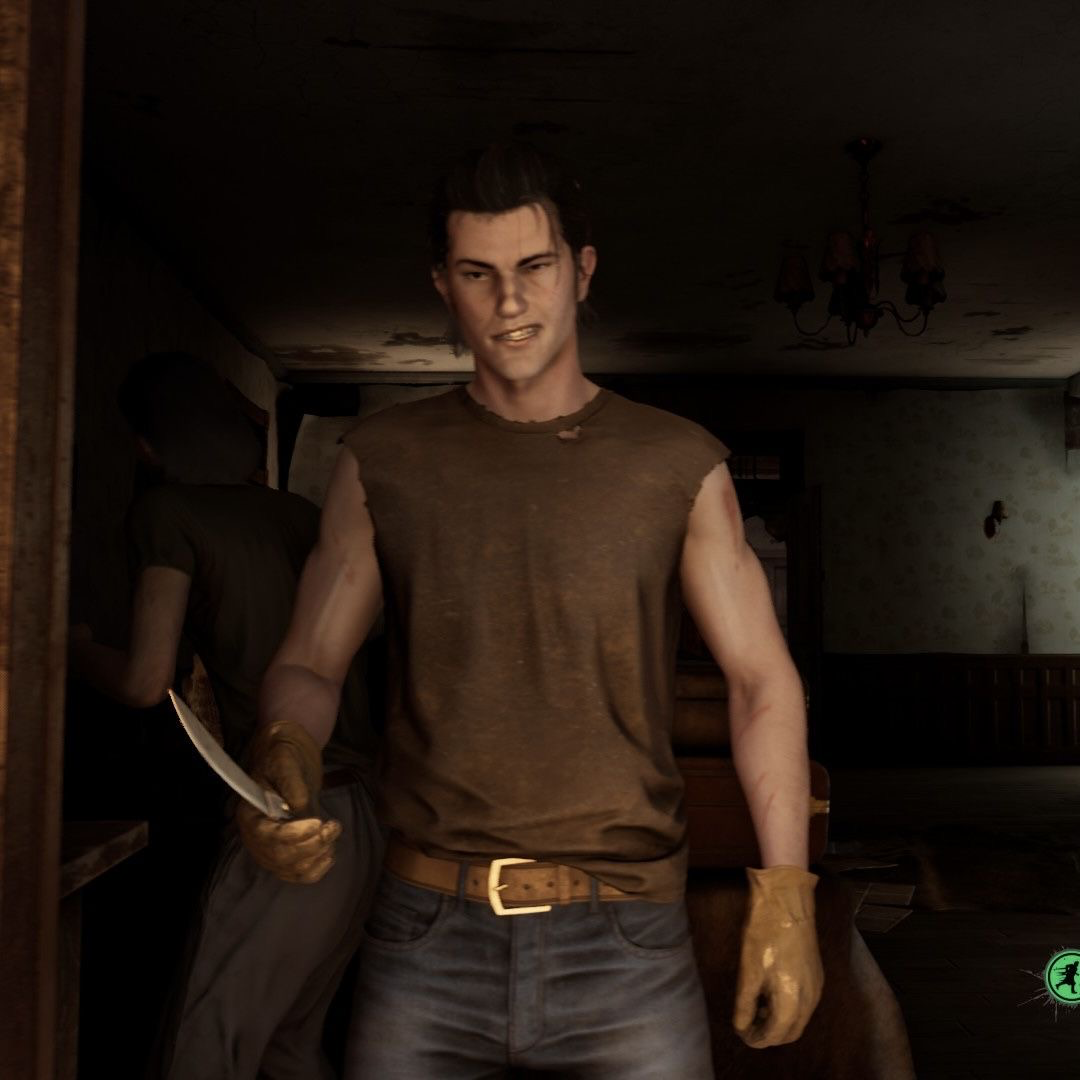
Task: Activate the green running figure sprint icon
Action: tap(1062, 975)
